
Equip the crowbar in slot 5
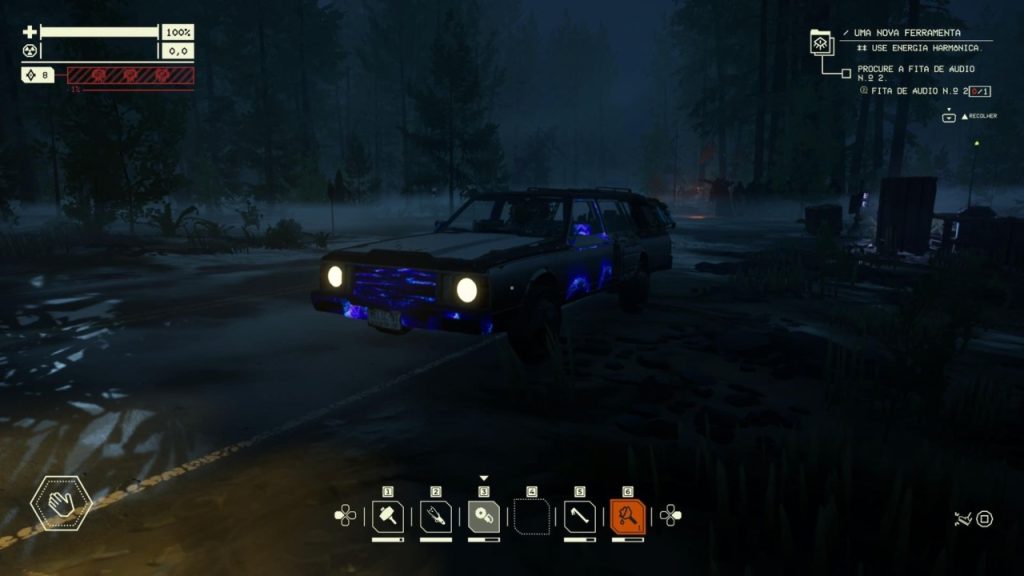tap(580, 516)
